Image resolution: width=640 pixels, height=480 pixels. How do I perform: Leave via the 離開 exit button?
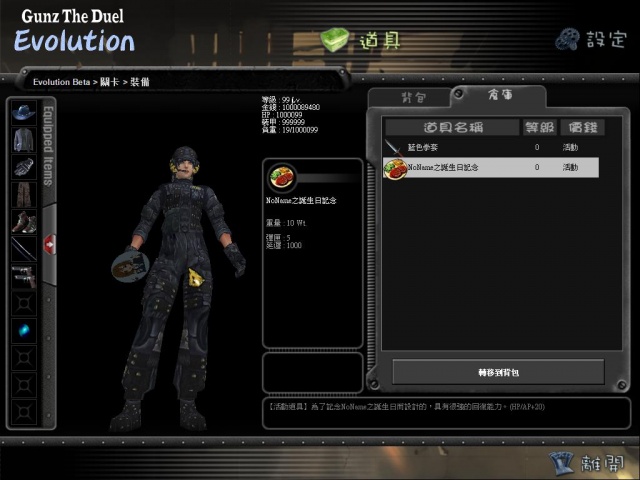588,462
